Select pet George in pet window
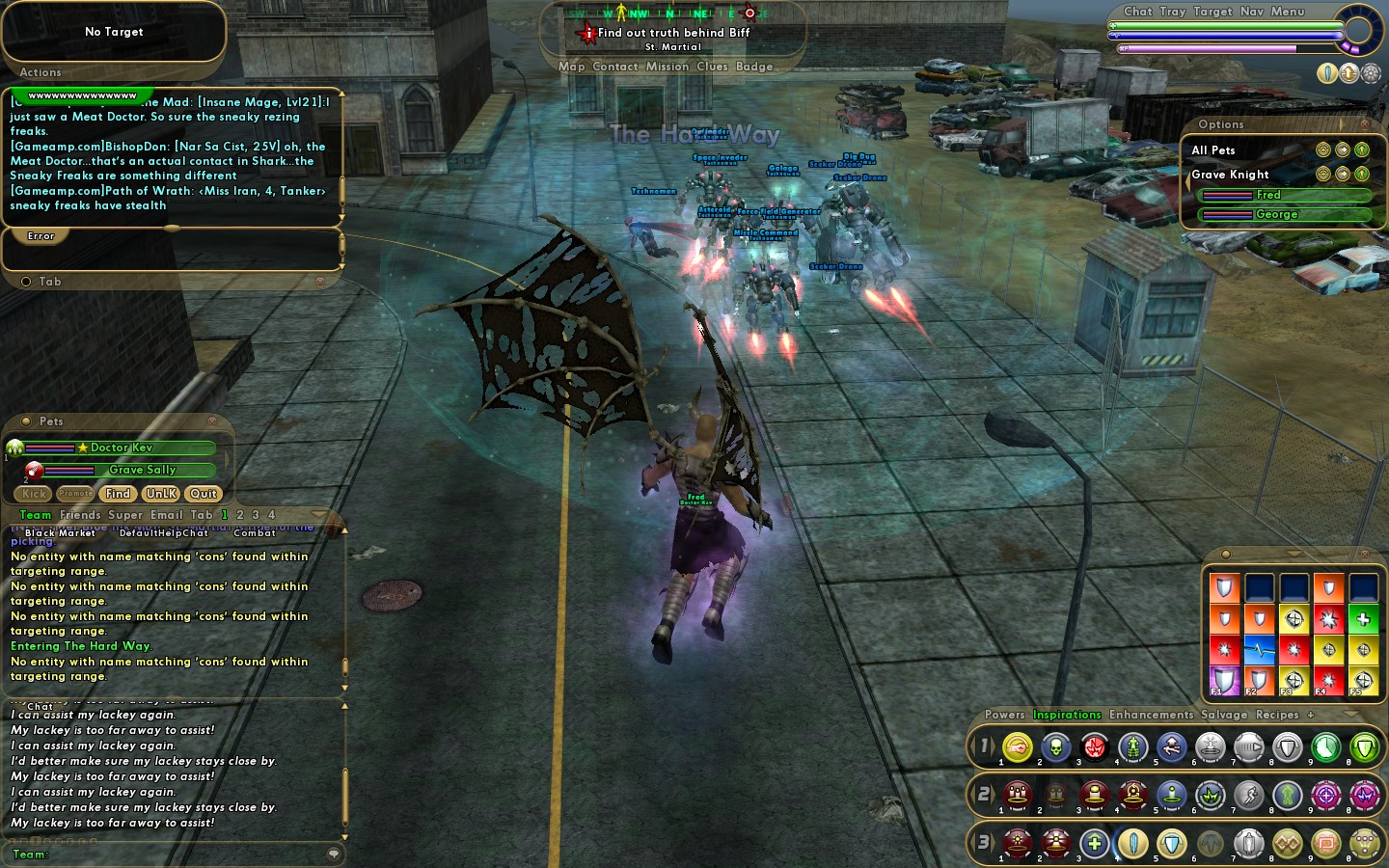1389x868 pixels. [x=1276, y=214]
